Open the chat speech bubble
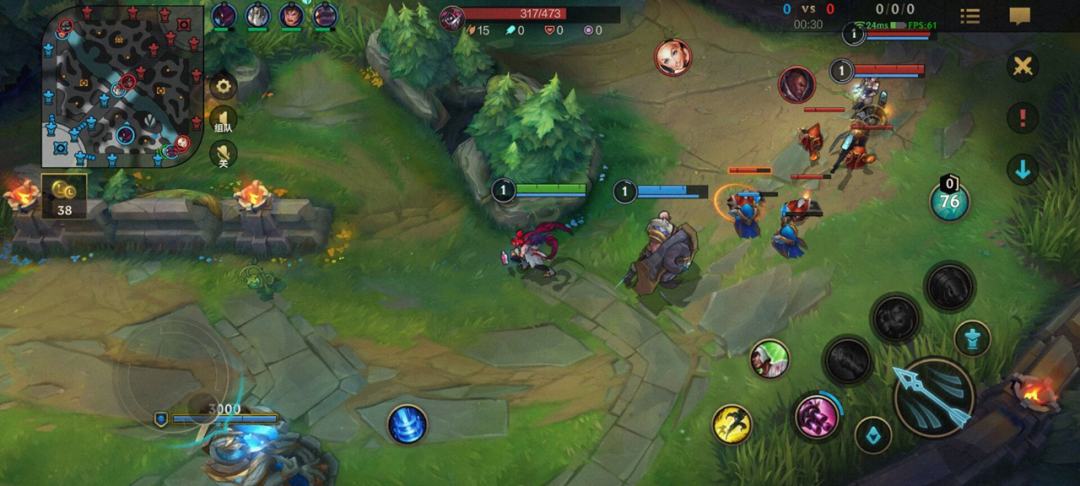The image size is (1080, 486). pyautogui.click(x=1020, y=16)
